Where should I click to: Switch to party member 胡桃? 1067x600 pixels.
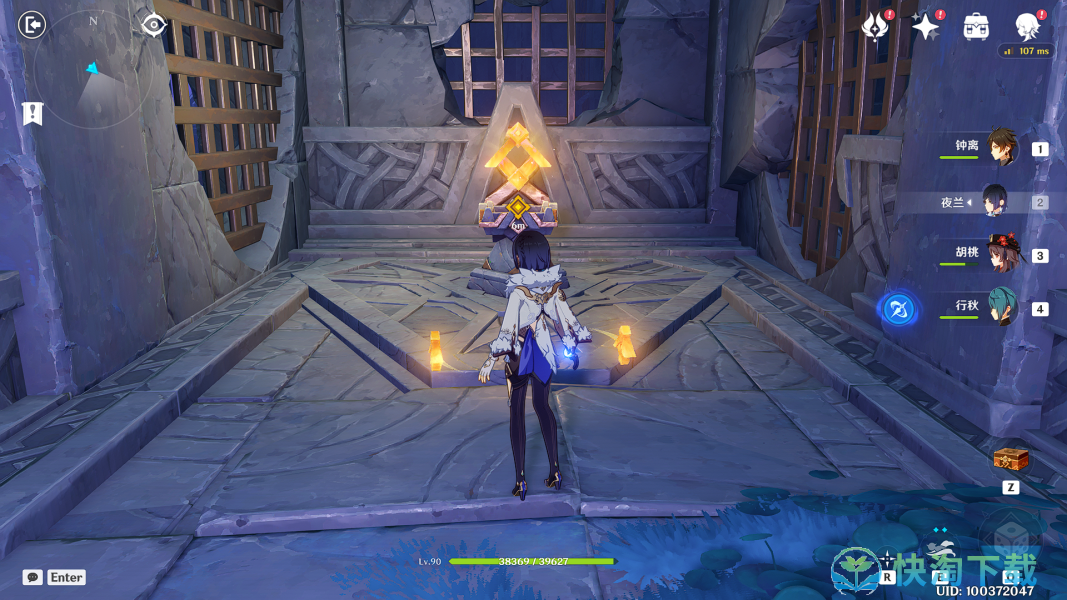click(1001, 254)
